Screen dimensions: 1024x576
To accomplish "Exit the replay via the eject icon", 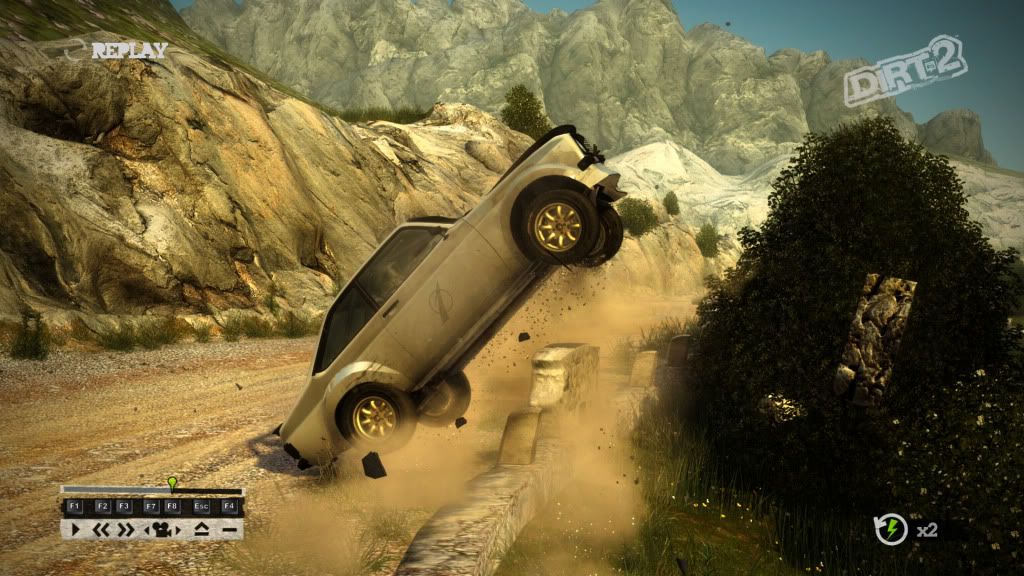I will tap(201, 529).
